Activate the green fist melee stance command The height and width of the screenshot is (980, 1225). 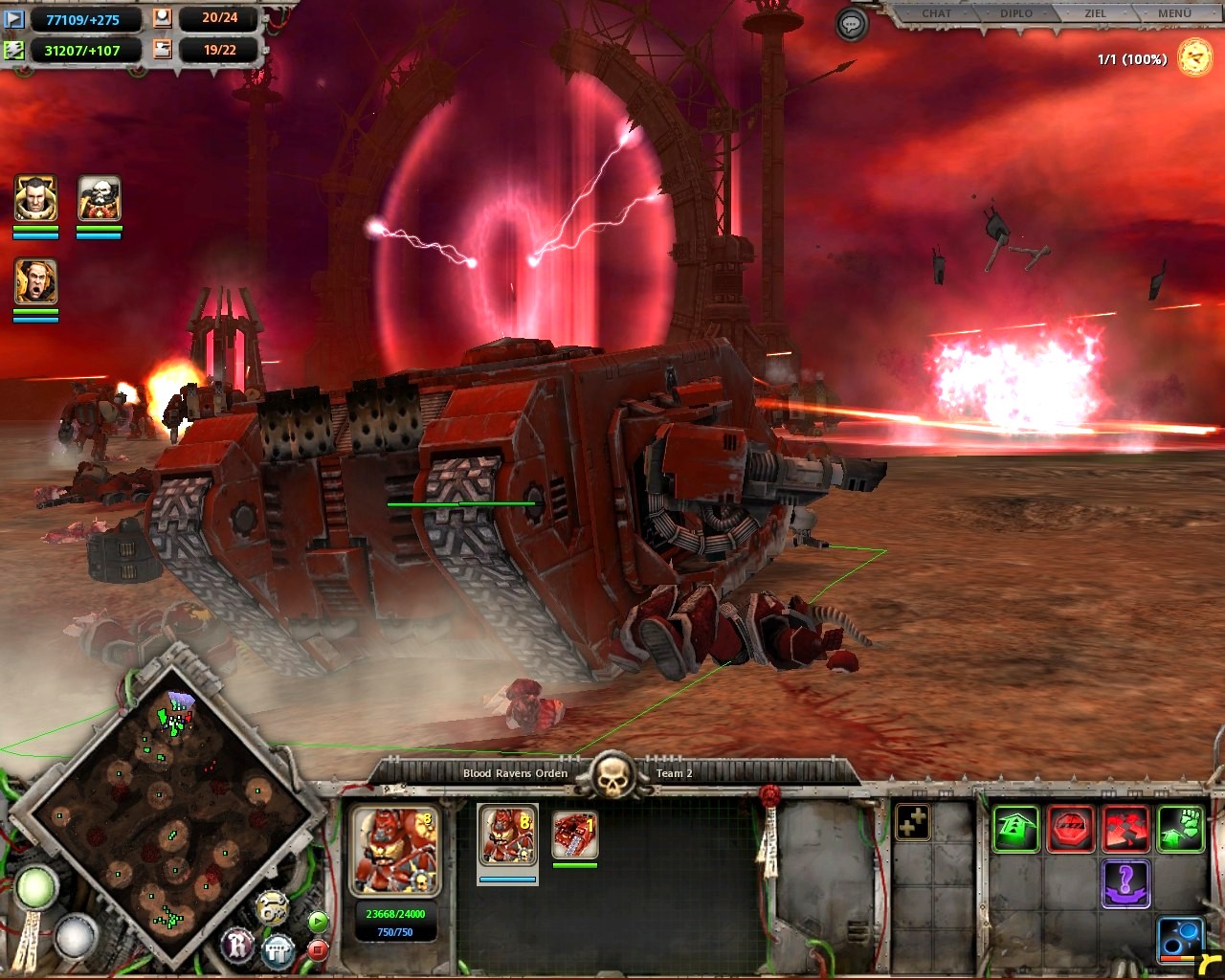click(1180, 828)
